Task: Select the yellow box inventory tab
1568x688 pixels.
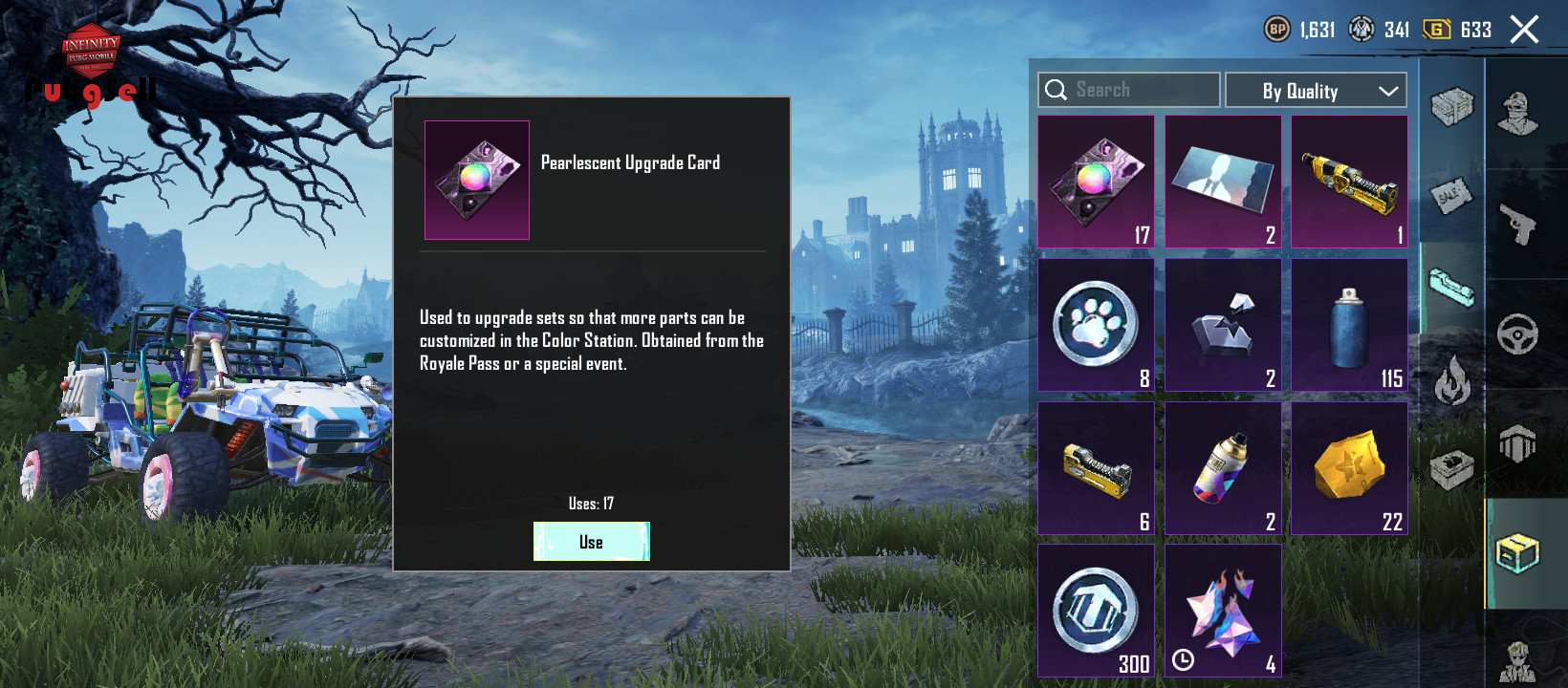Action: coord(1517,553)
